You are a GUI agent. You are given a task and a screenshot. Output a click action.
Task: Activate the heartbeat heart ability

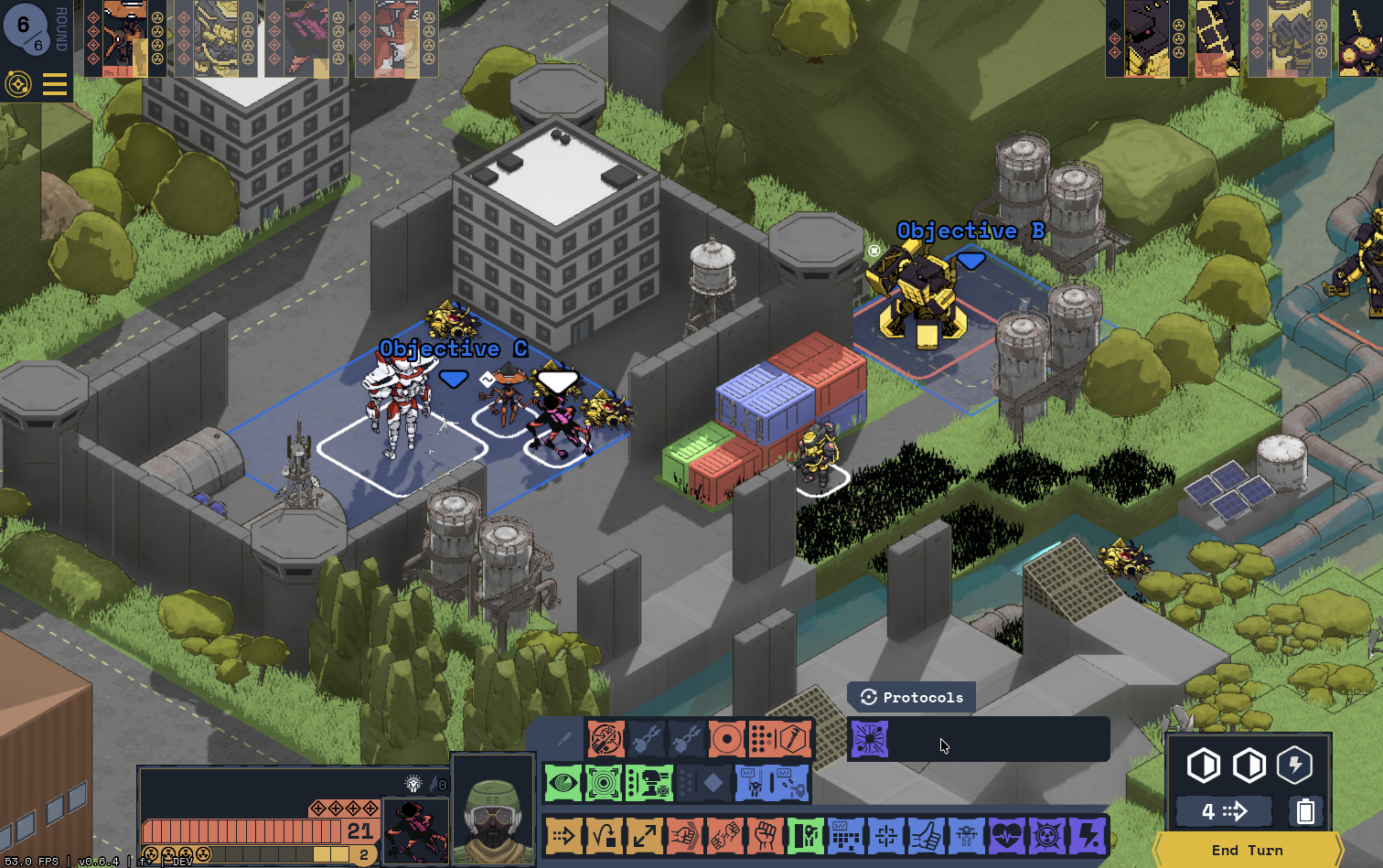coord(1007,835)
